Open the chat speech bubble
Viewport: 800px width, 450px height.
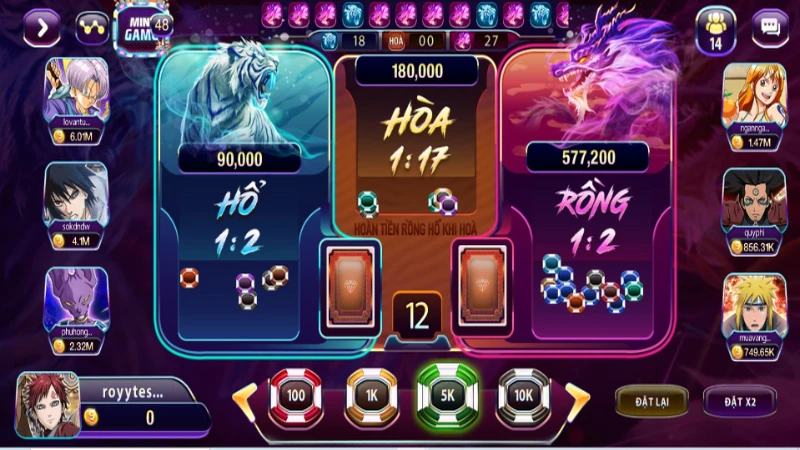pos(770,26)
